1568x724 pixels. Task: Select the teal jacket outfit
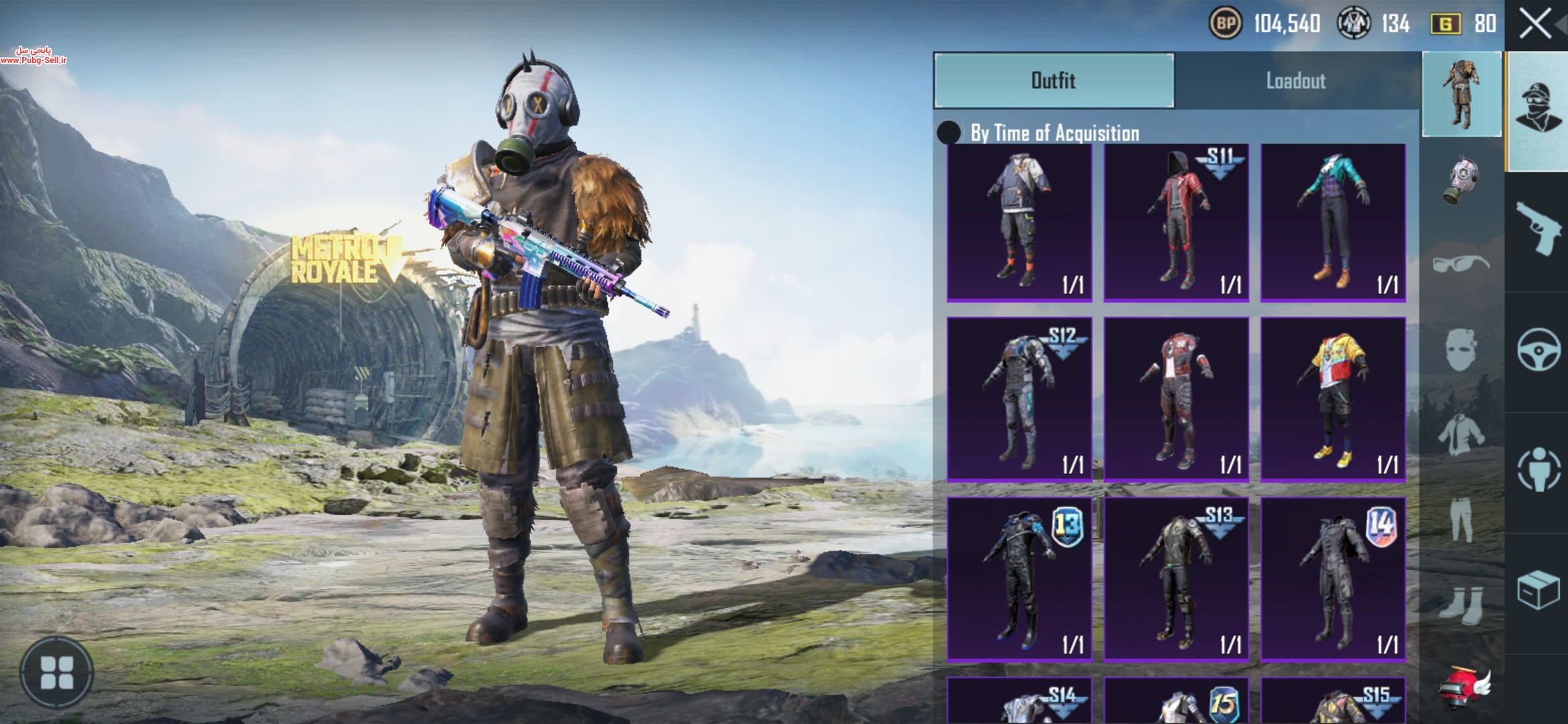[1333, 223]
